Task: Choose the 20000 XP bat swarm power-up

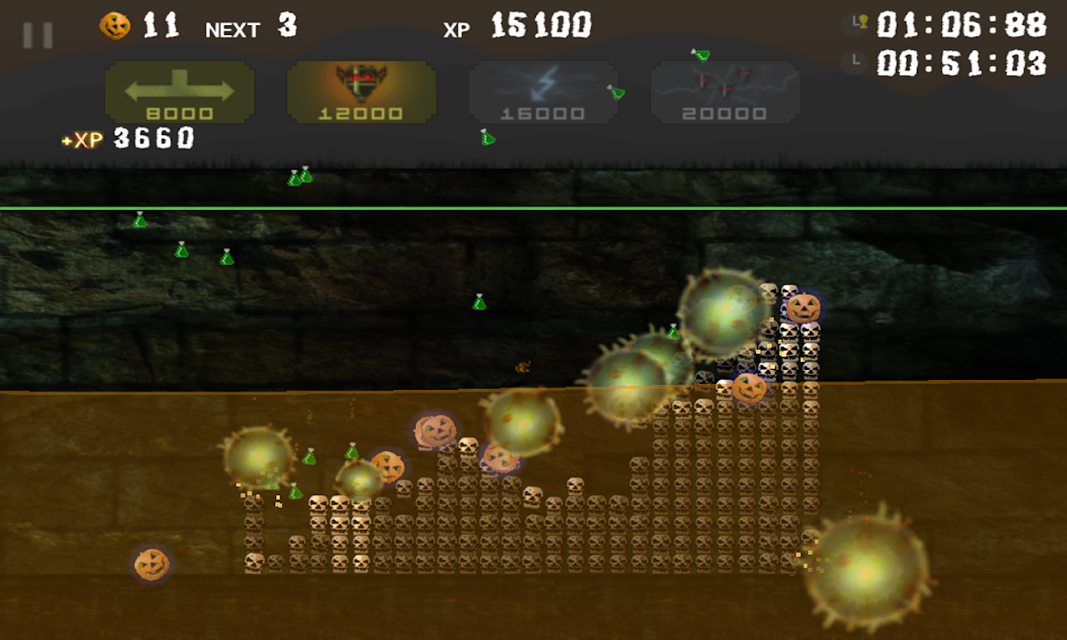Action: pyautogui.click(x=725, y=93)
